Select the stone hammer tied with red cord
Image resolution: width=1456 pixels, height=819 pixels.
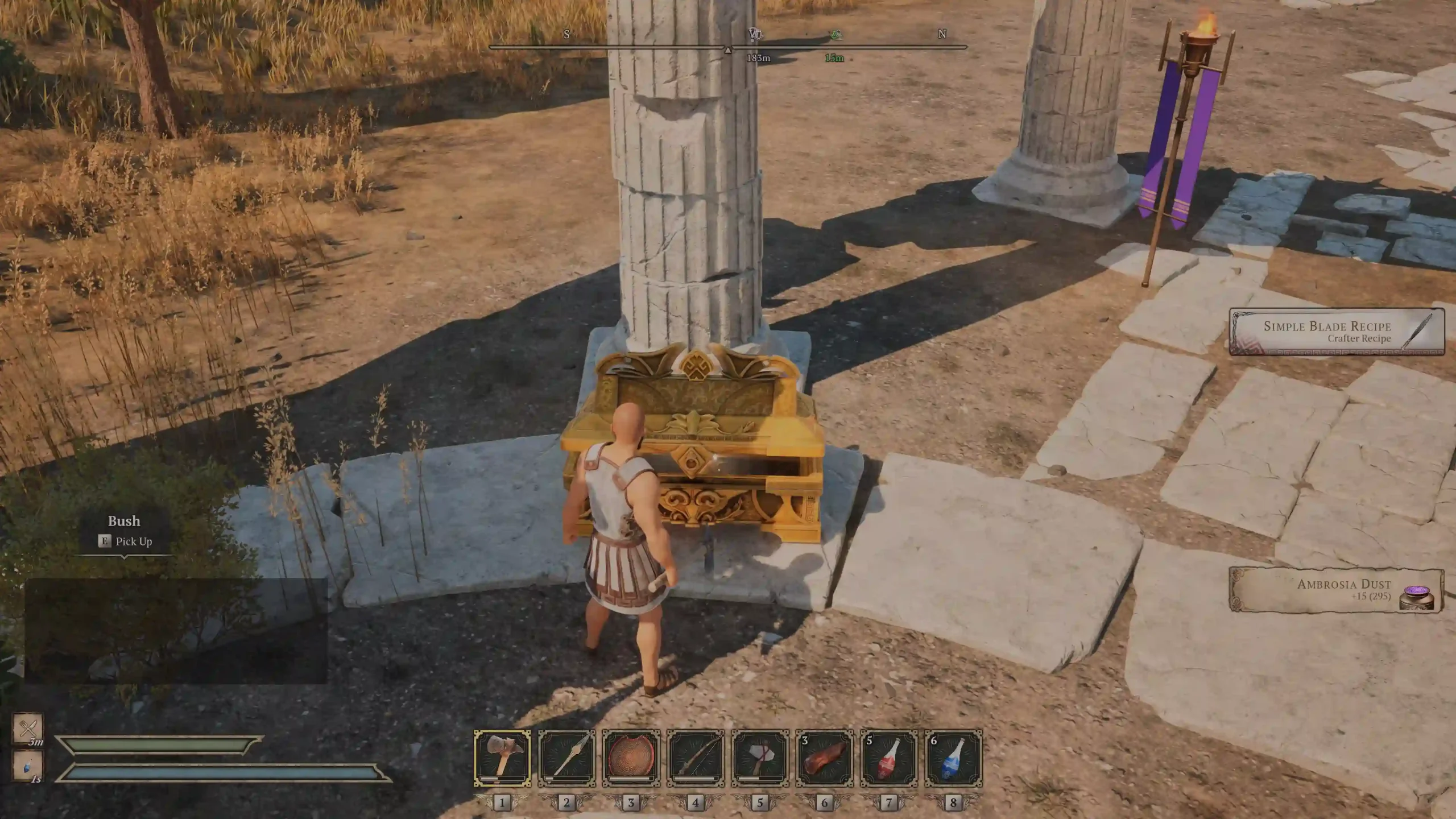[x=760, y=758]
